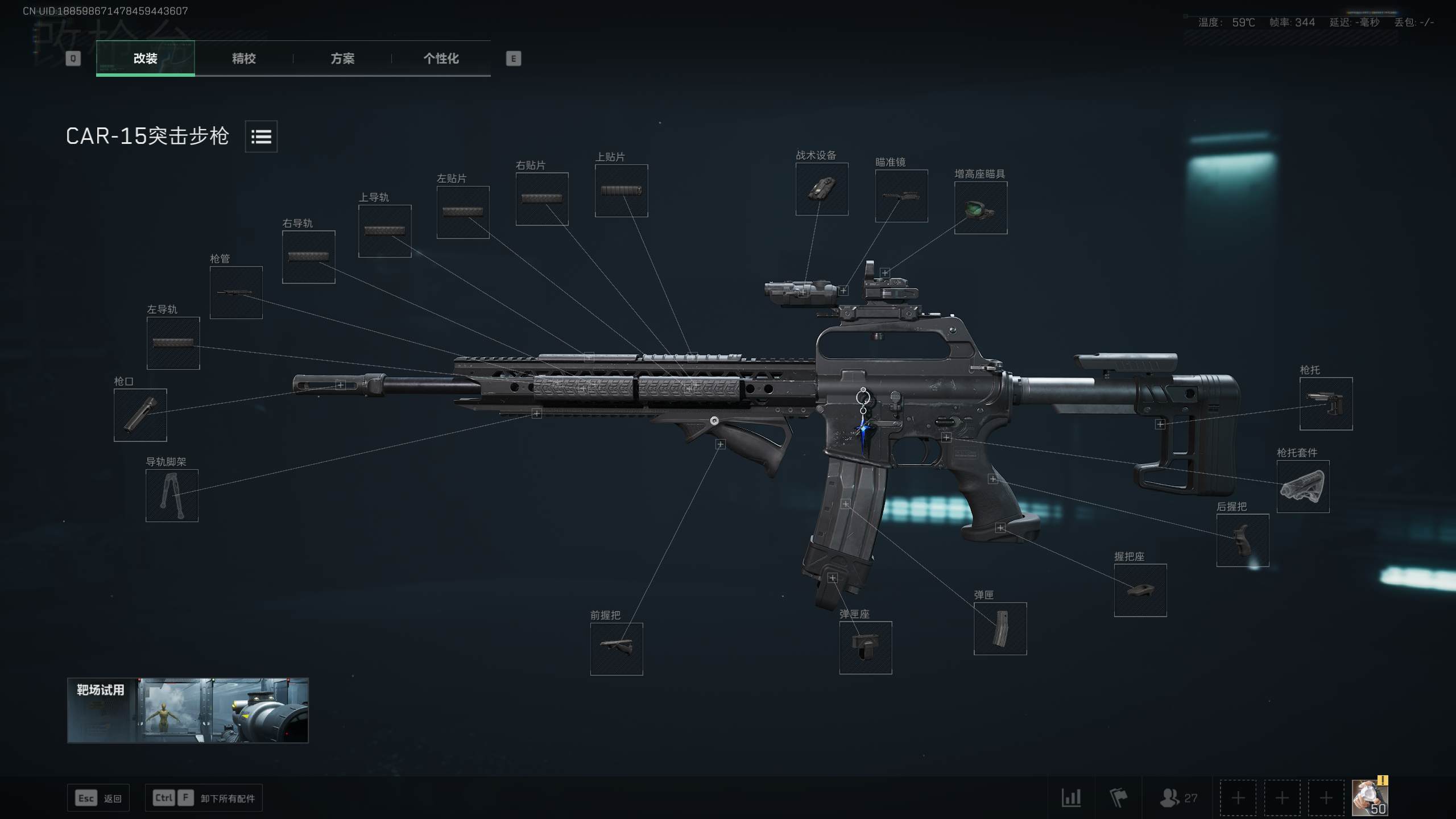Select the 枪托套件 stock kit slot
This screenshot has height=819, width=1456.
1303,487
